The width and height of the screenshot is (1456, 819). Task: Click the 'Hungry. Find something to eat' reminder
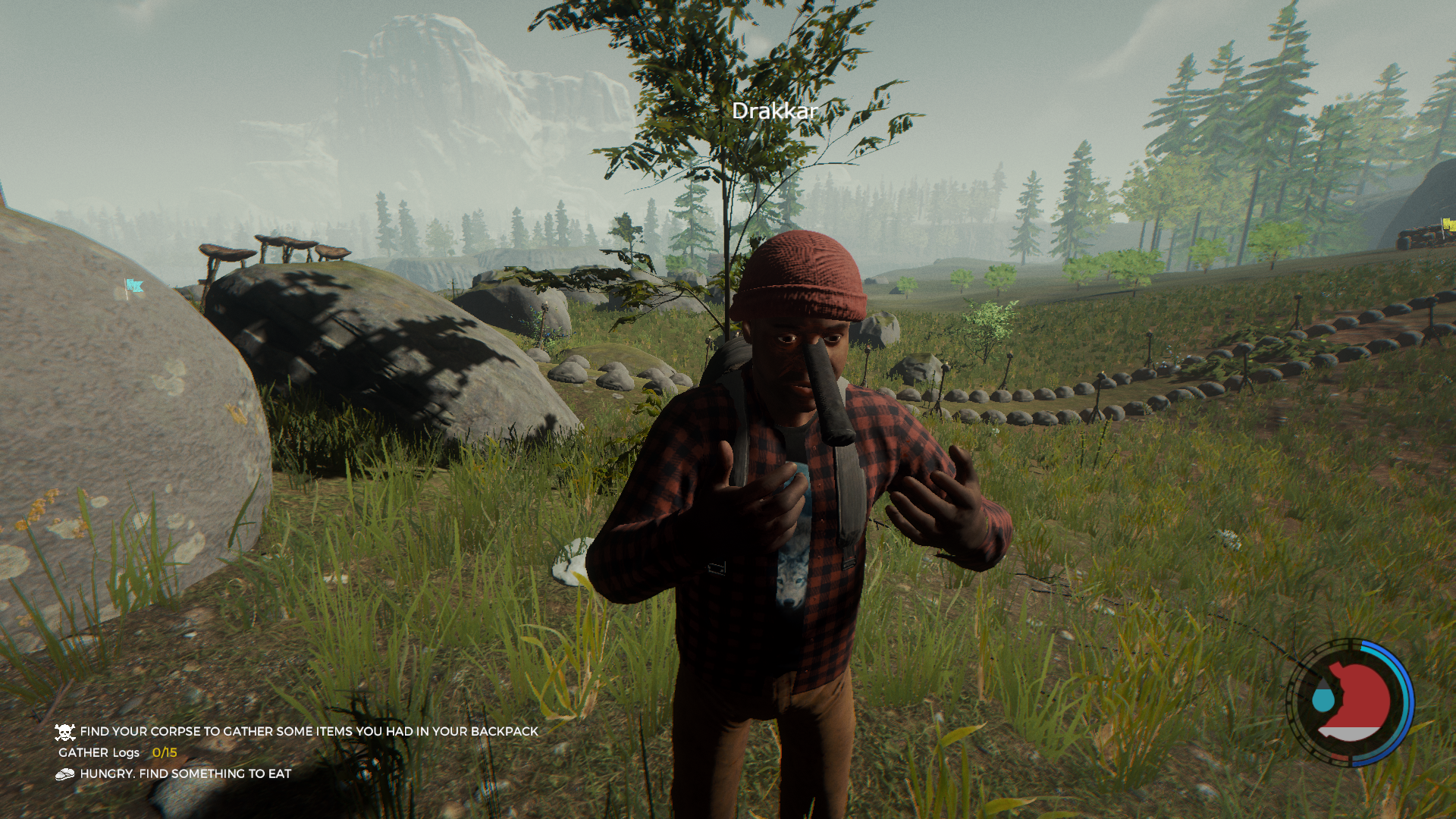185,774
